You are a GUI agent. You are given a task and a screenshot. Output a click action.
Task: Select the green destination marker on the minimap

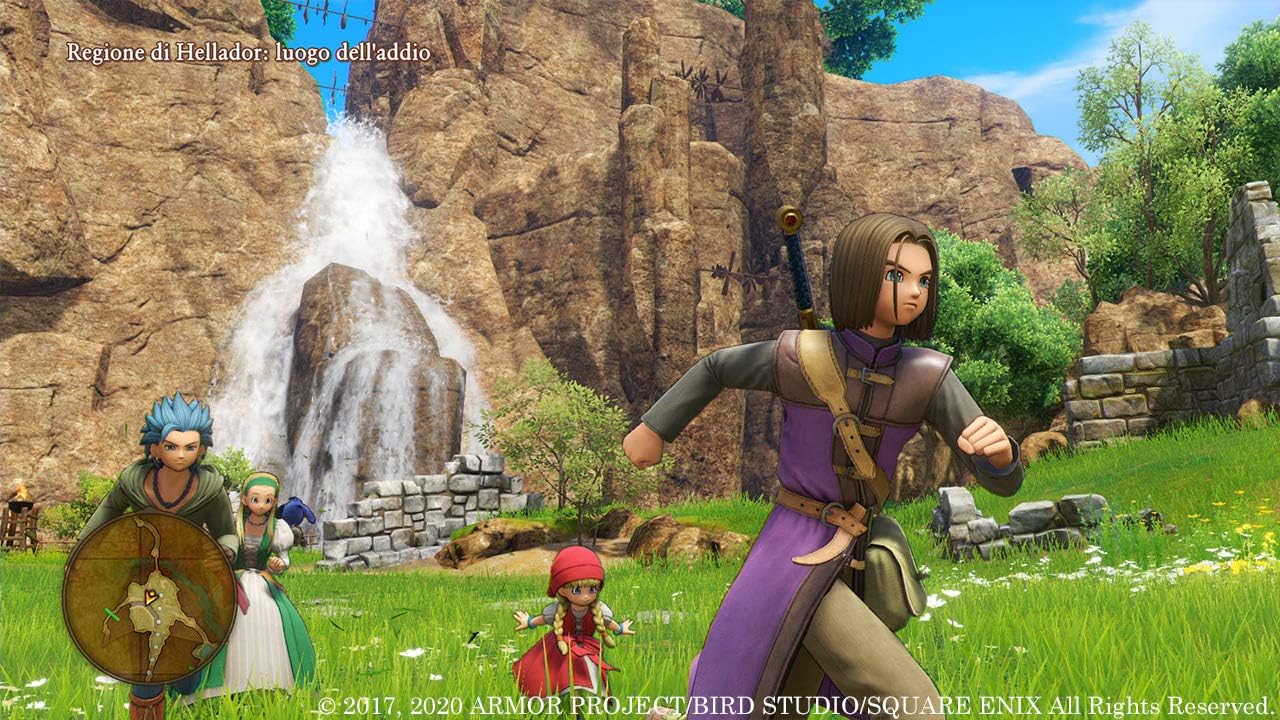[113, 613]
